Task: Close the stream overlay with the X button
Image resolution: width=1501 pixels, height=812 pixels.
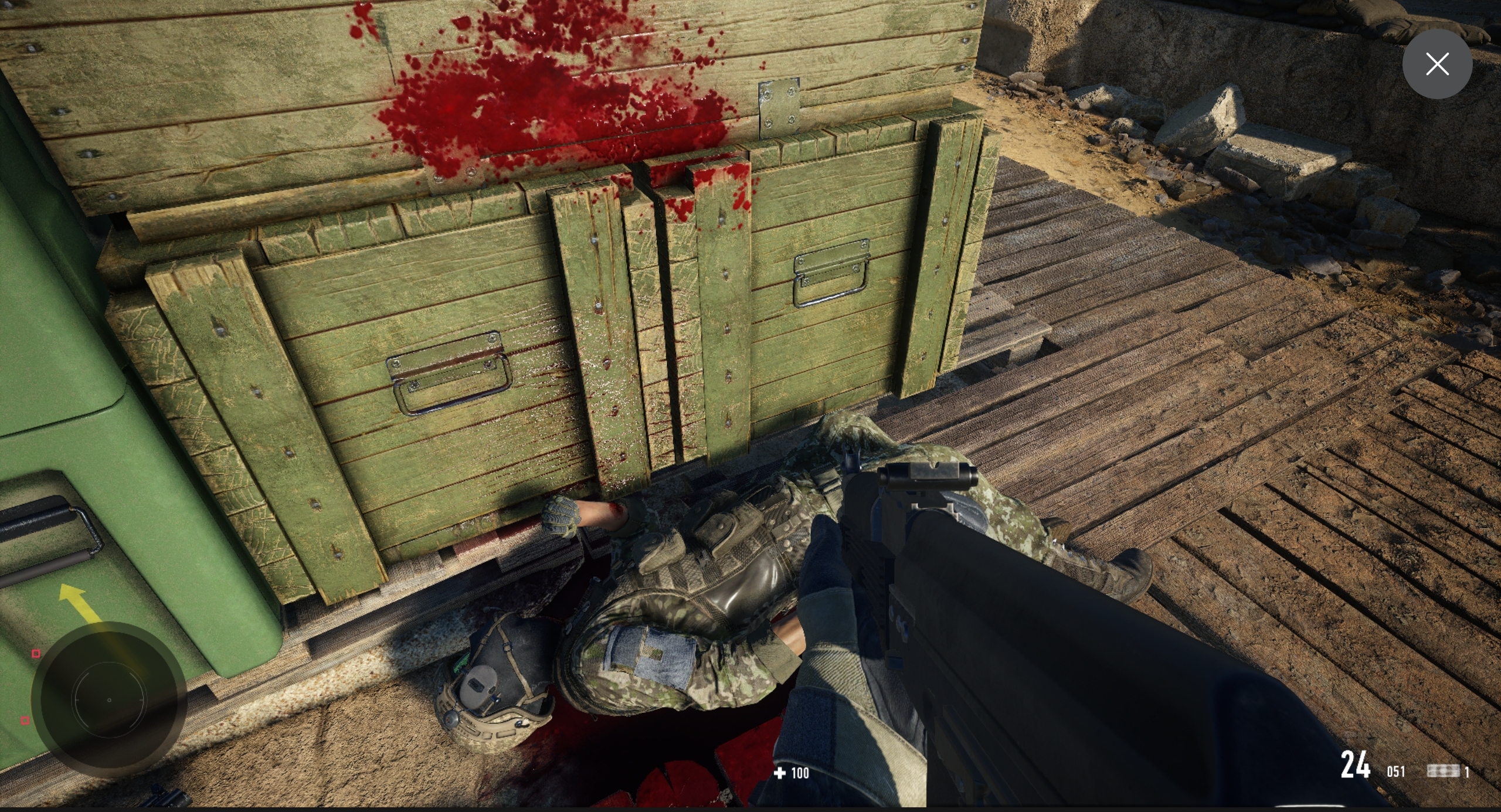Action: point(1437,64)
